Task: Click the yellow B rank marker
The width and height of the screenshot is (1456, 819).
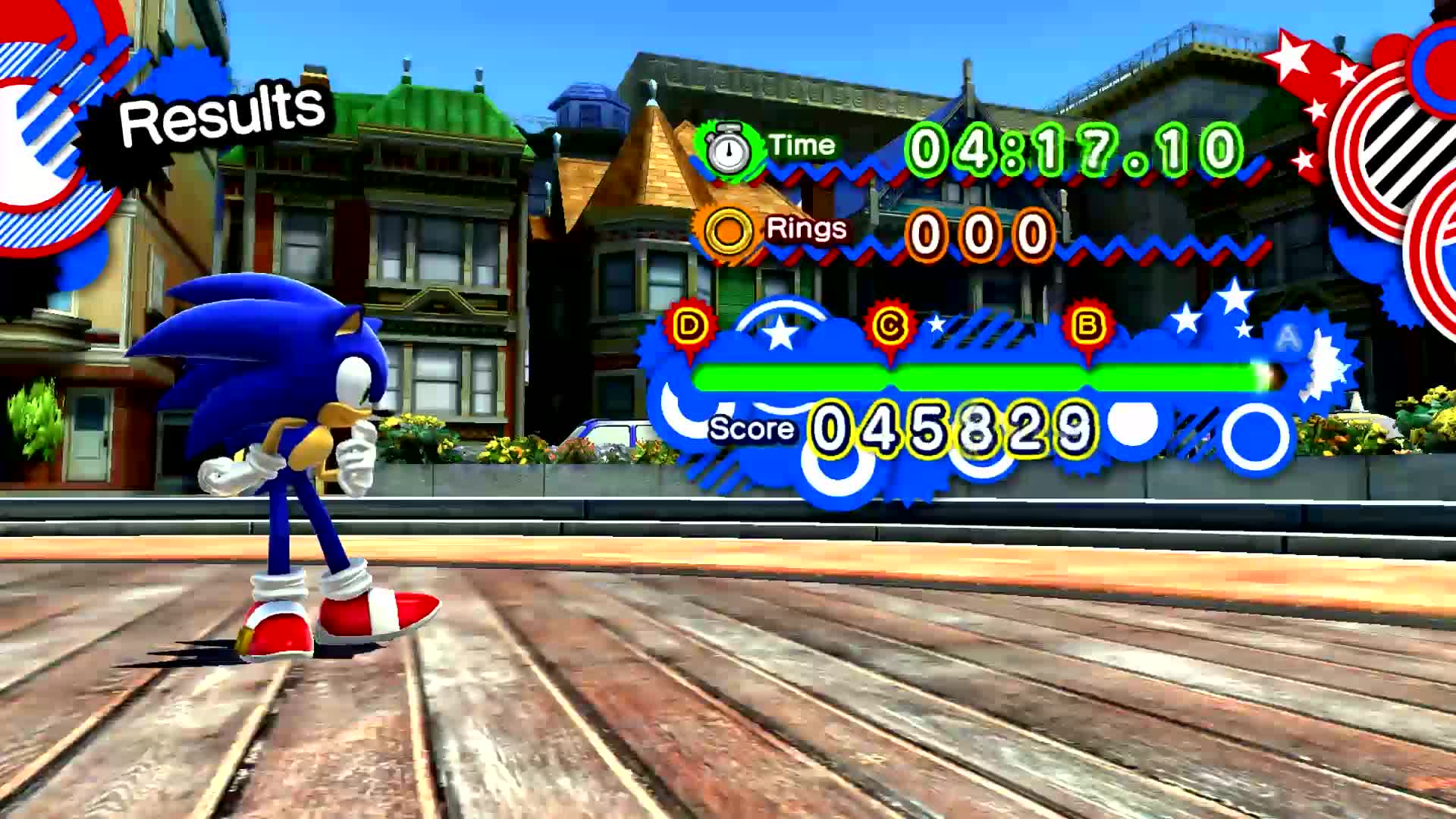Action: coord(1087,322)
